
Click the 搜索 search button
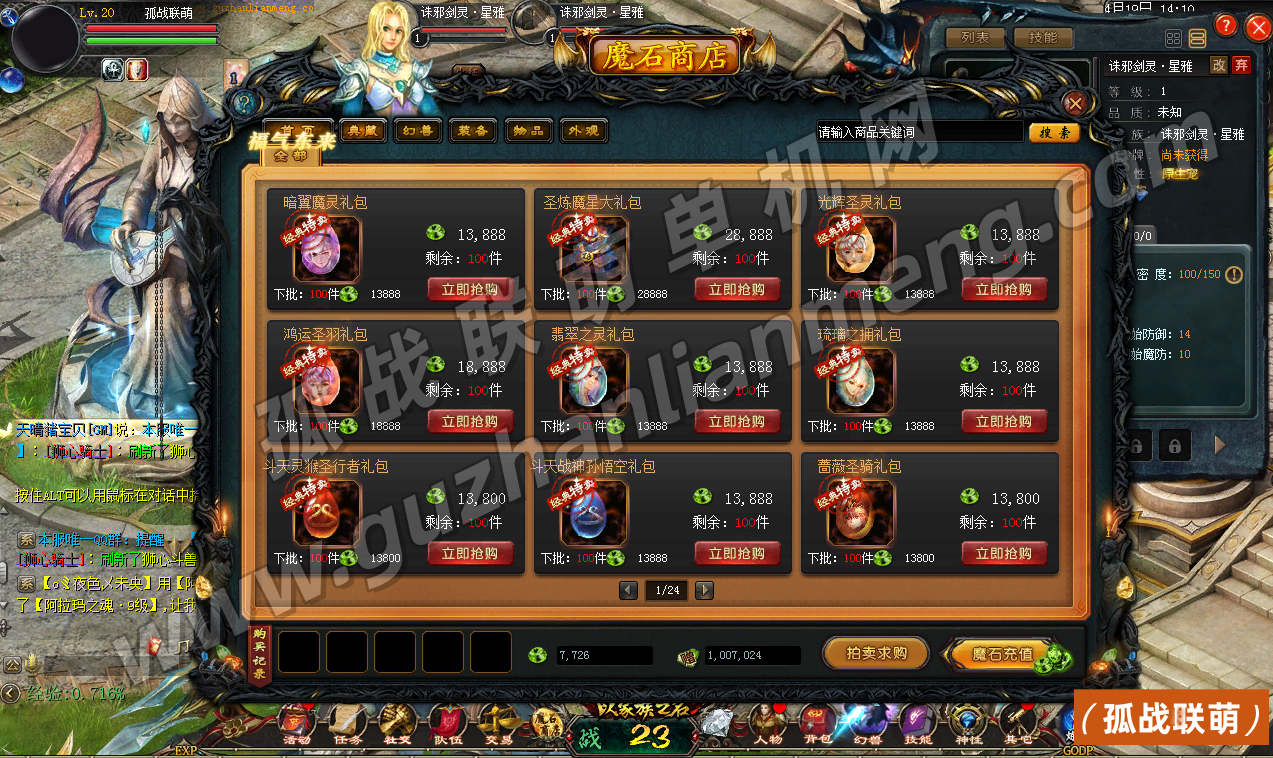[1054, 132]
